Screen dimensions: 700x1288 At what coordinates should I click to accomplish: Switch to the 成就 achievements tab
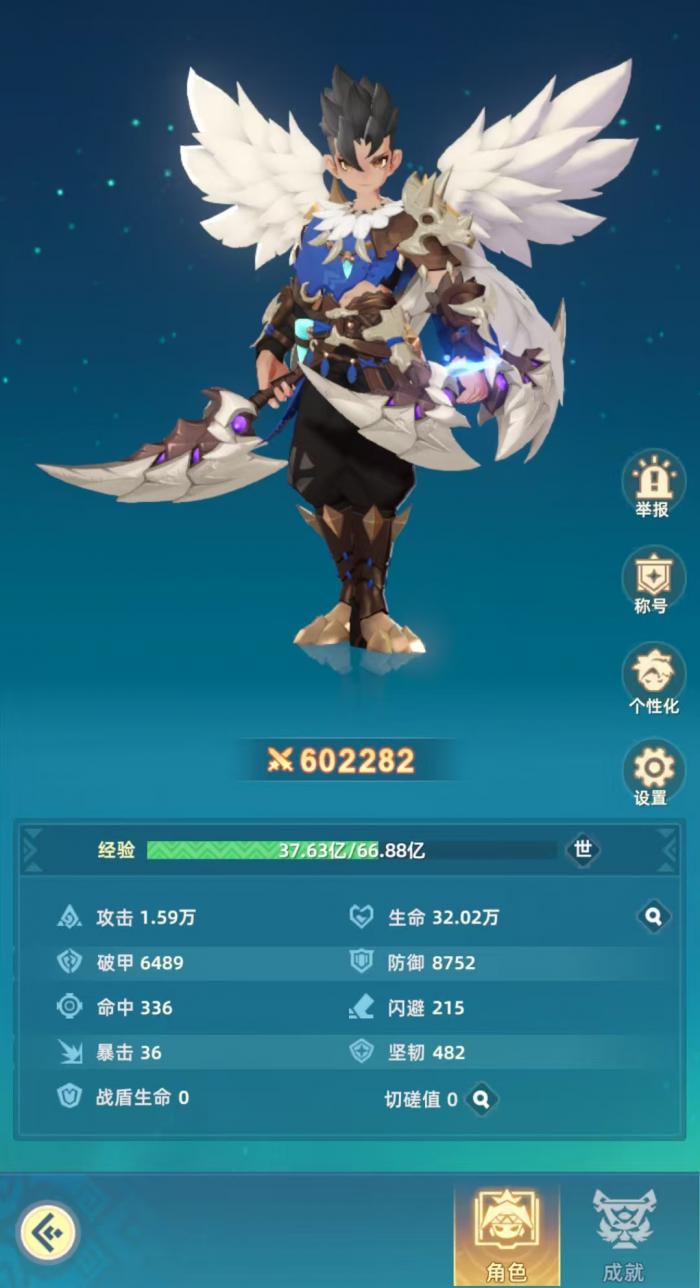pyautogui.click(x=624, y=1234)
